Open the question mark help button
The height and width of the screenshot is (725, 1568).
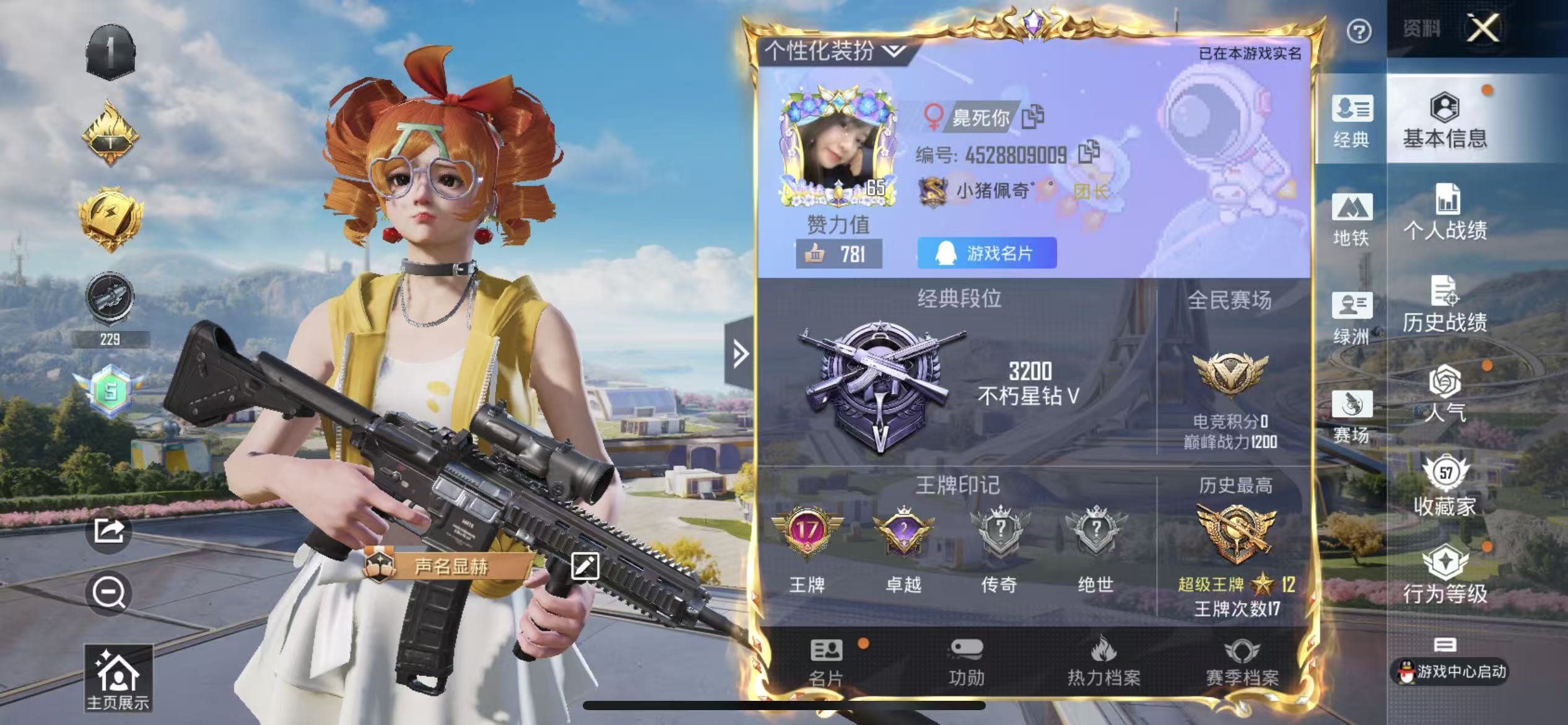point(1359,31)
